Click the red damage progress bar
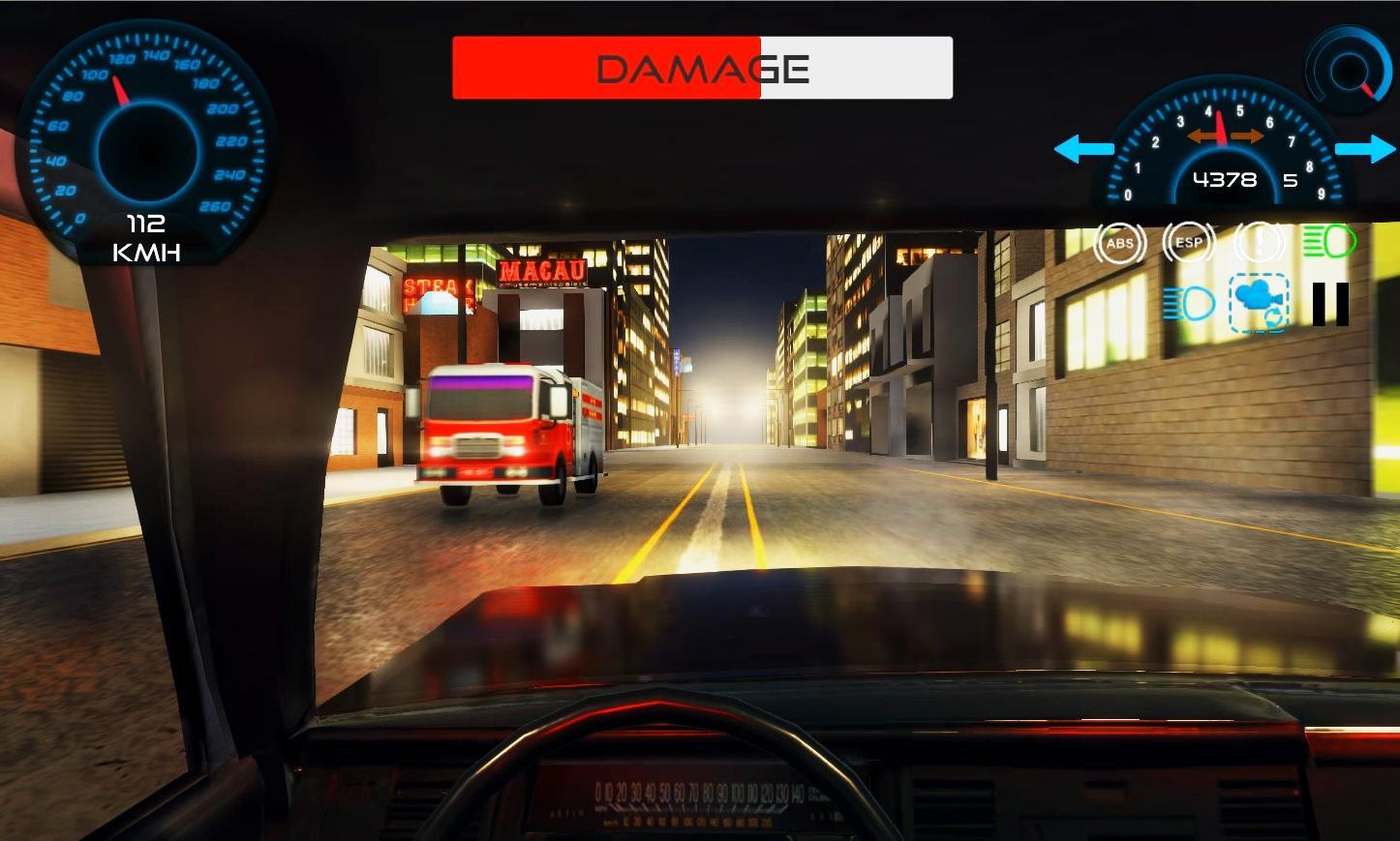The width and height of the screenshot is (1400, 841). point(605,67)
